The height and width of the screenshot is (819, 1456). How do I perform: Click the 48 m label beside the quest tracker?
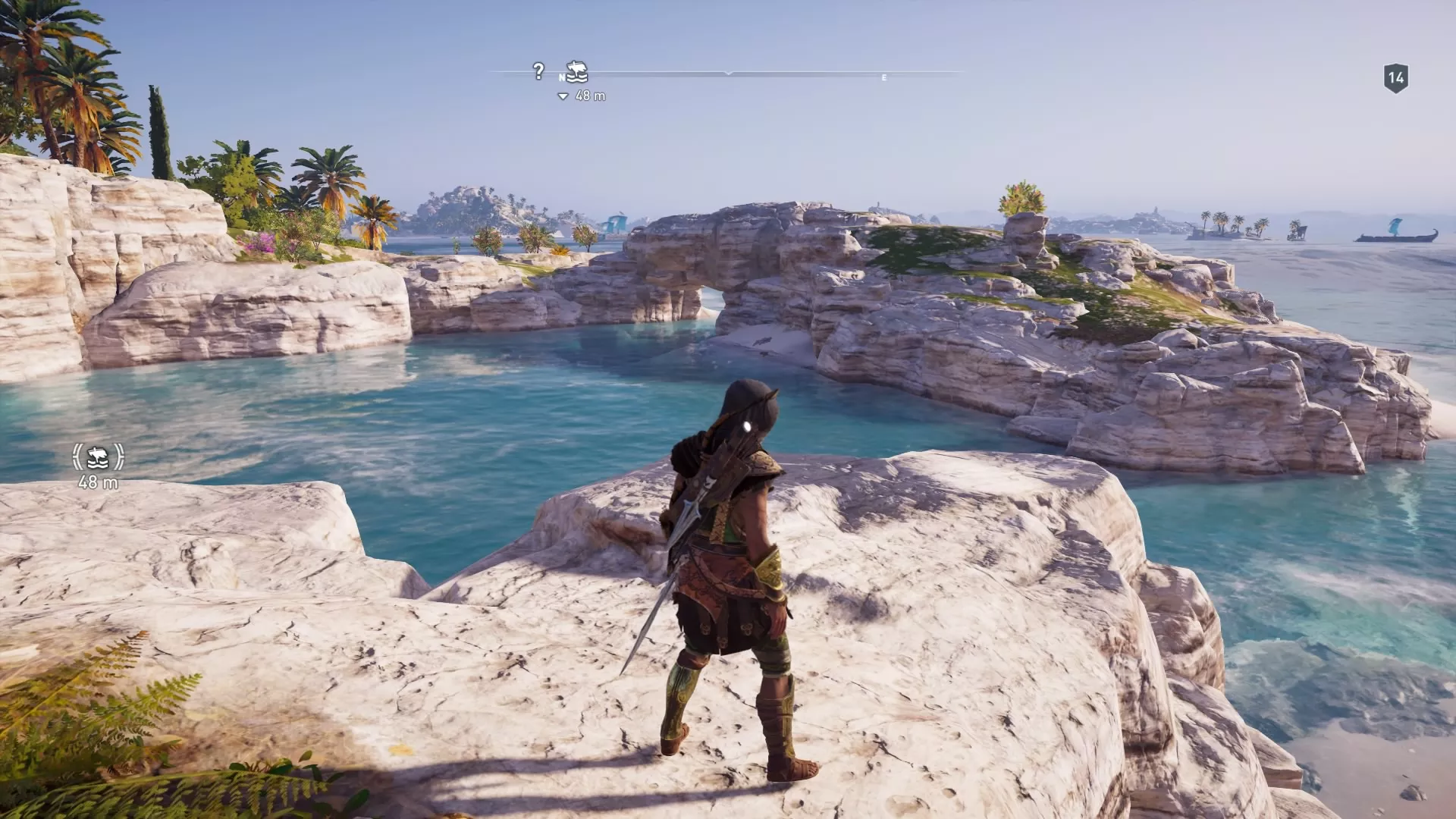point(98,482)
